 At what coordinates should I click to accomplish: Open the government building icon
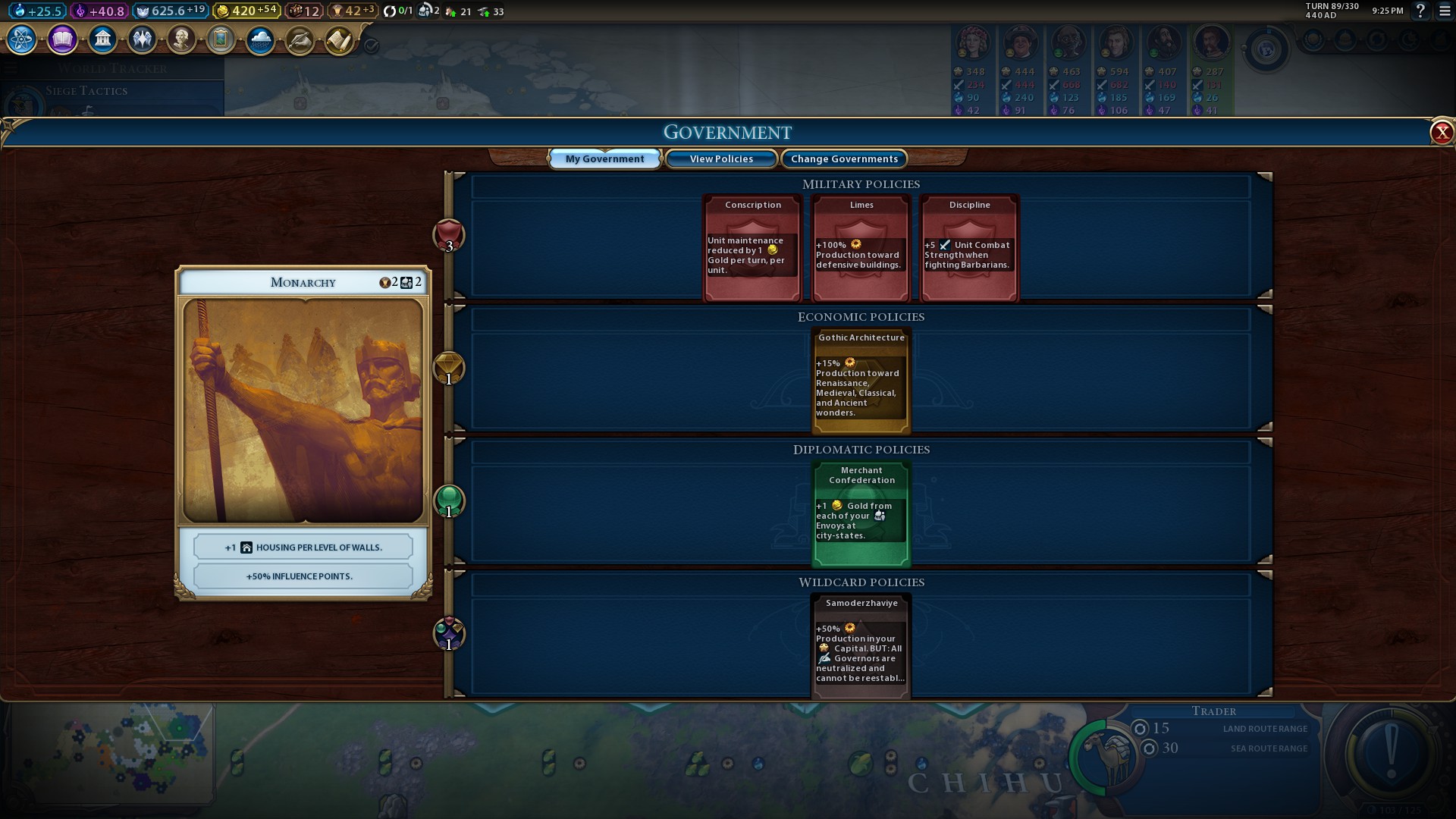click(102, 39)
